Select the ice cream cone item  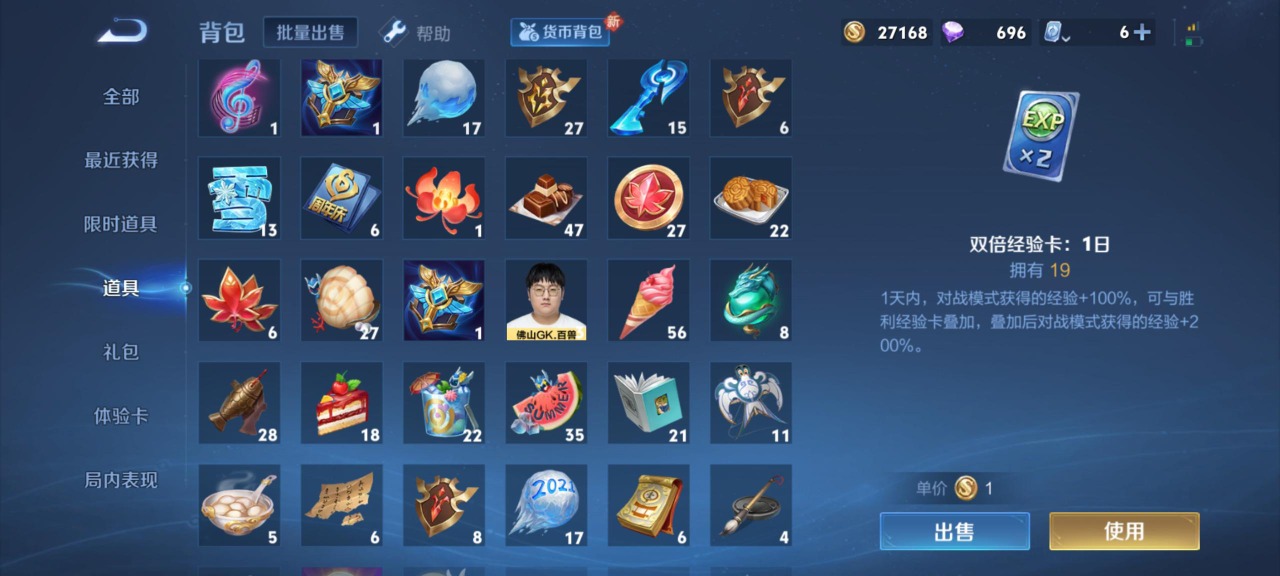648,300
